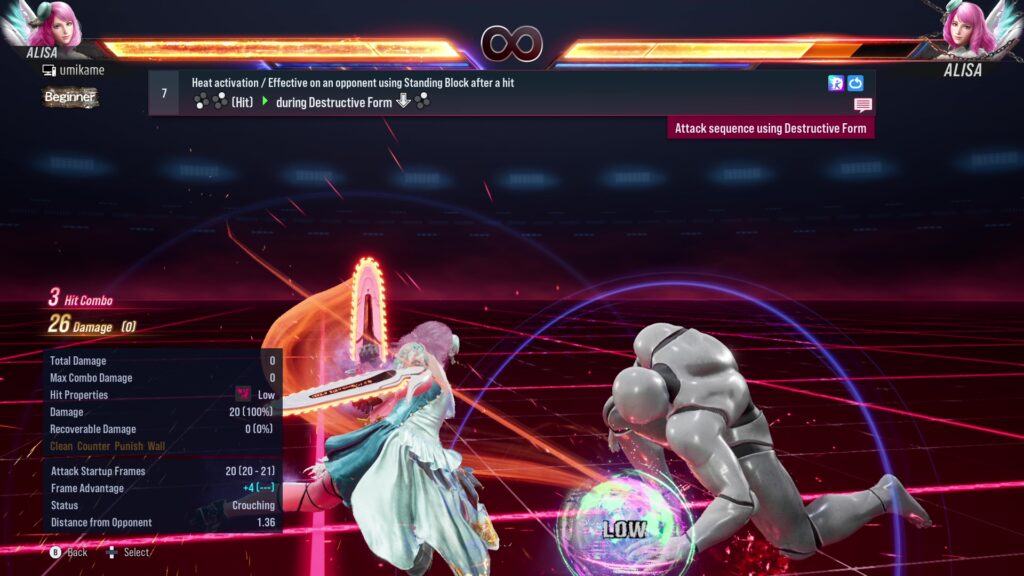1024x576 pixels.
Task: Click the Attack sequence using Destructive Form label
Action: click(770, 128)
